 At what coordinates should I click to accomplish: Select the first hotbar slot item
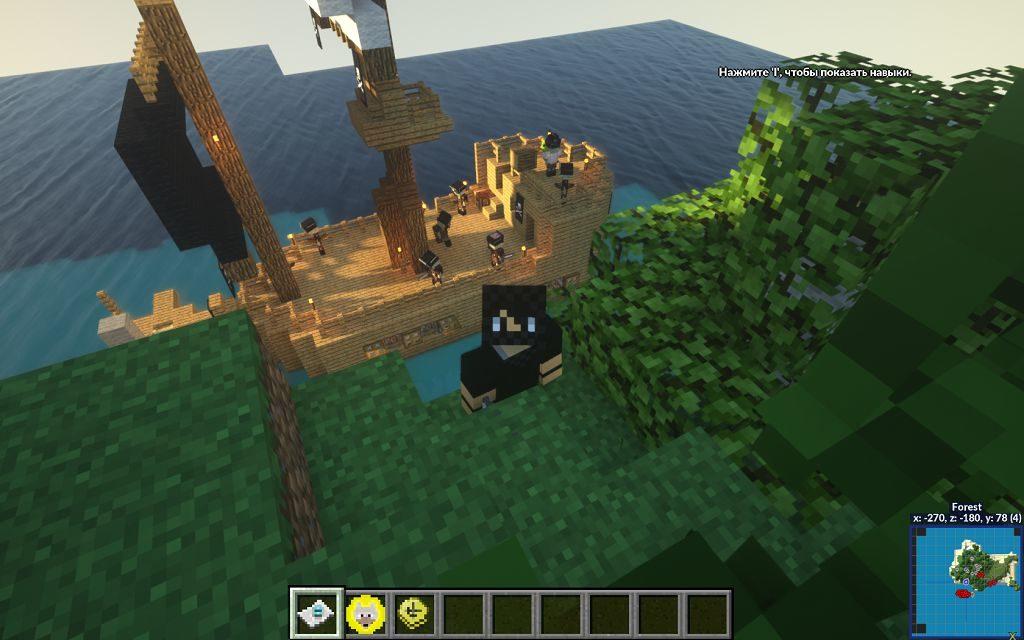317,612
